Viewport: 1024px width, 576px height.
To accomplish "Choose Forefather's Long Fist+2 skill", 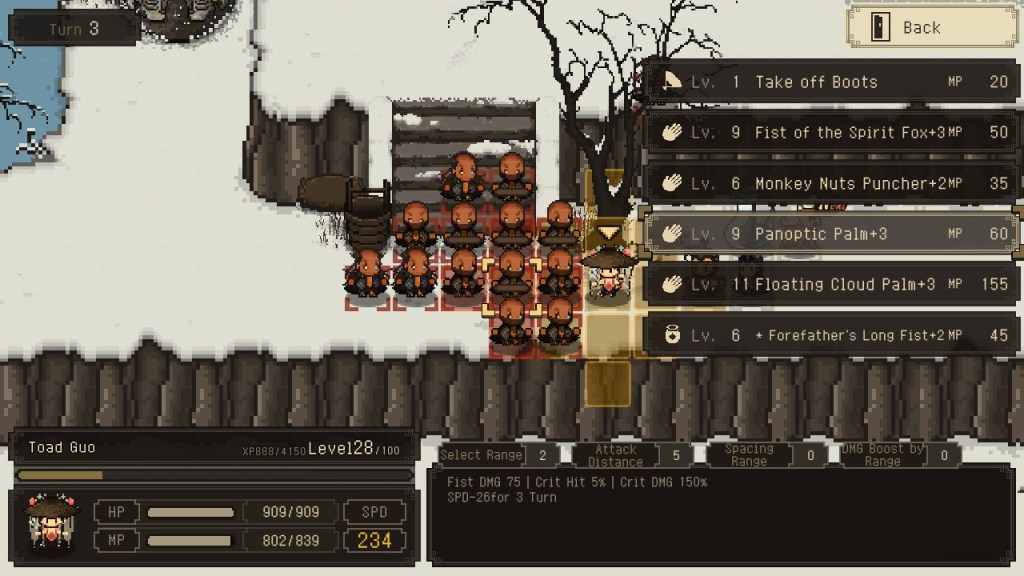I will click(x=830, y=336).
